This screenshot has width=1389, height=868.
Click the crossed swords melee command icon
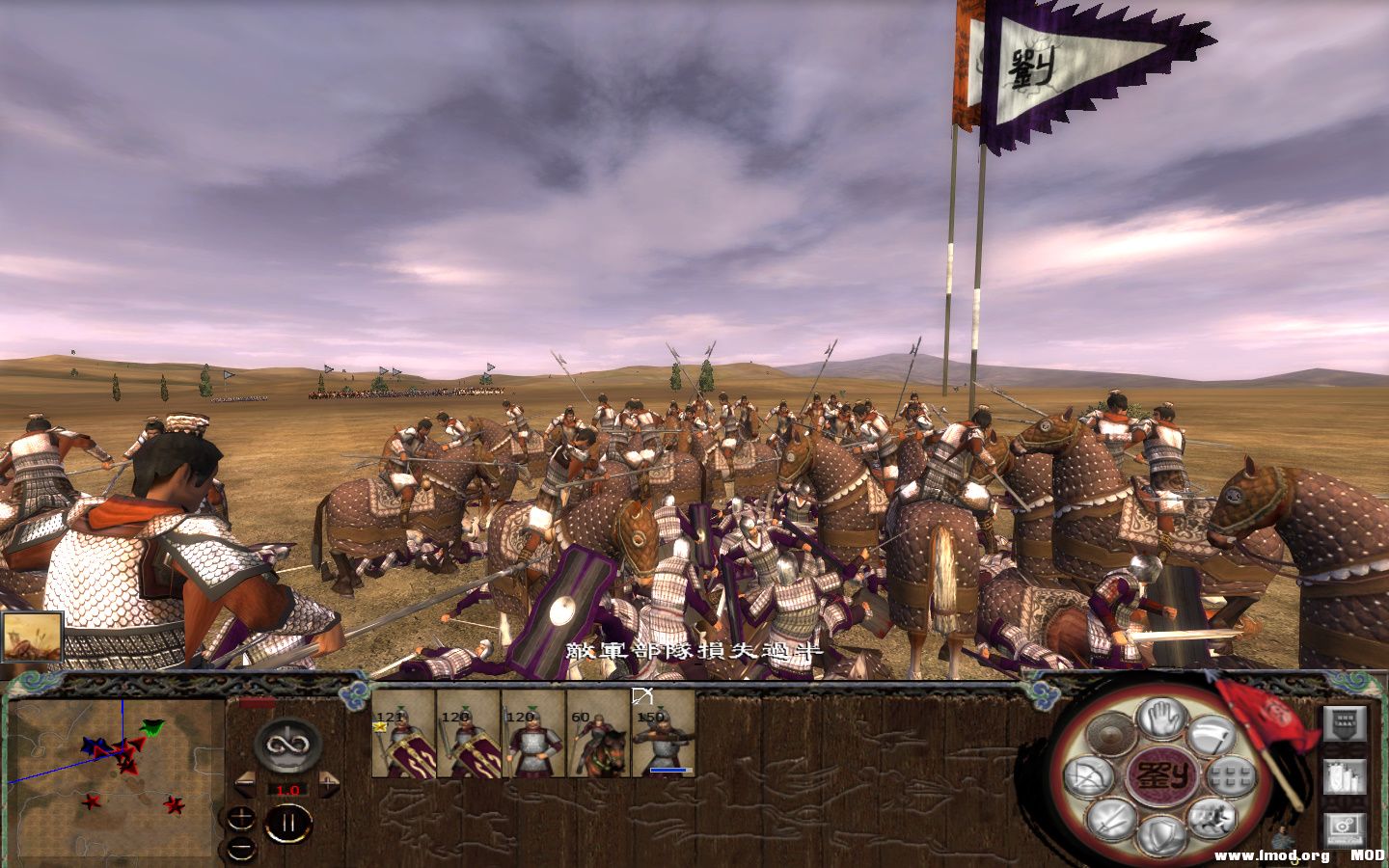click(x=1107, y=818)
